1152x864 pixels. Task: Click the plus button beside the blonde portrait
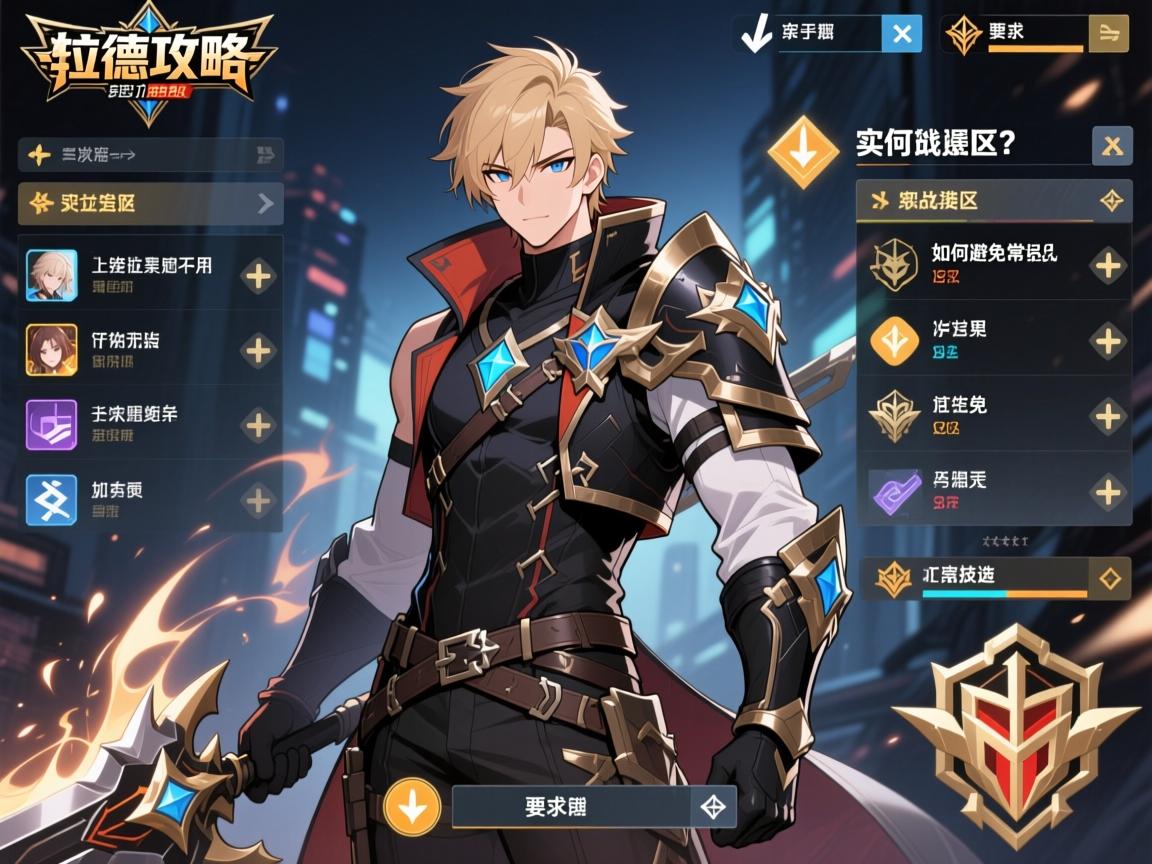point(259,275)
